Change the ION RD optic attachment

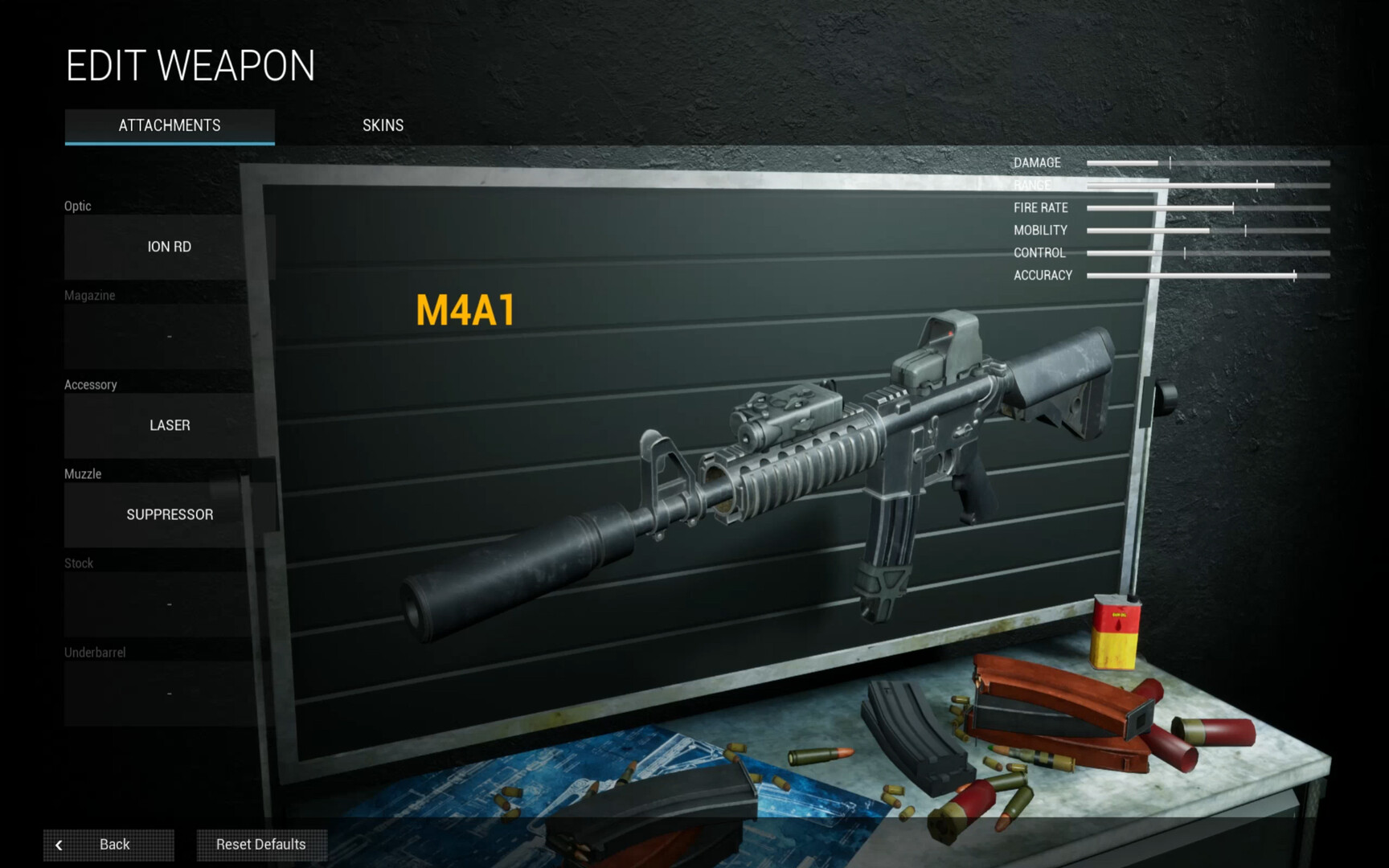click(170, 247)
